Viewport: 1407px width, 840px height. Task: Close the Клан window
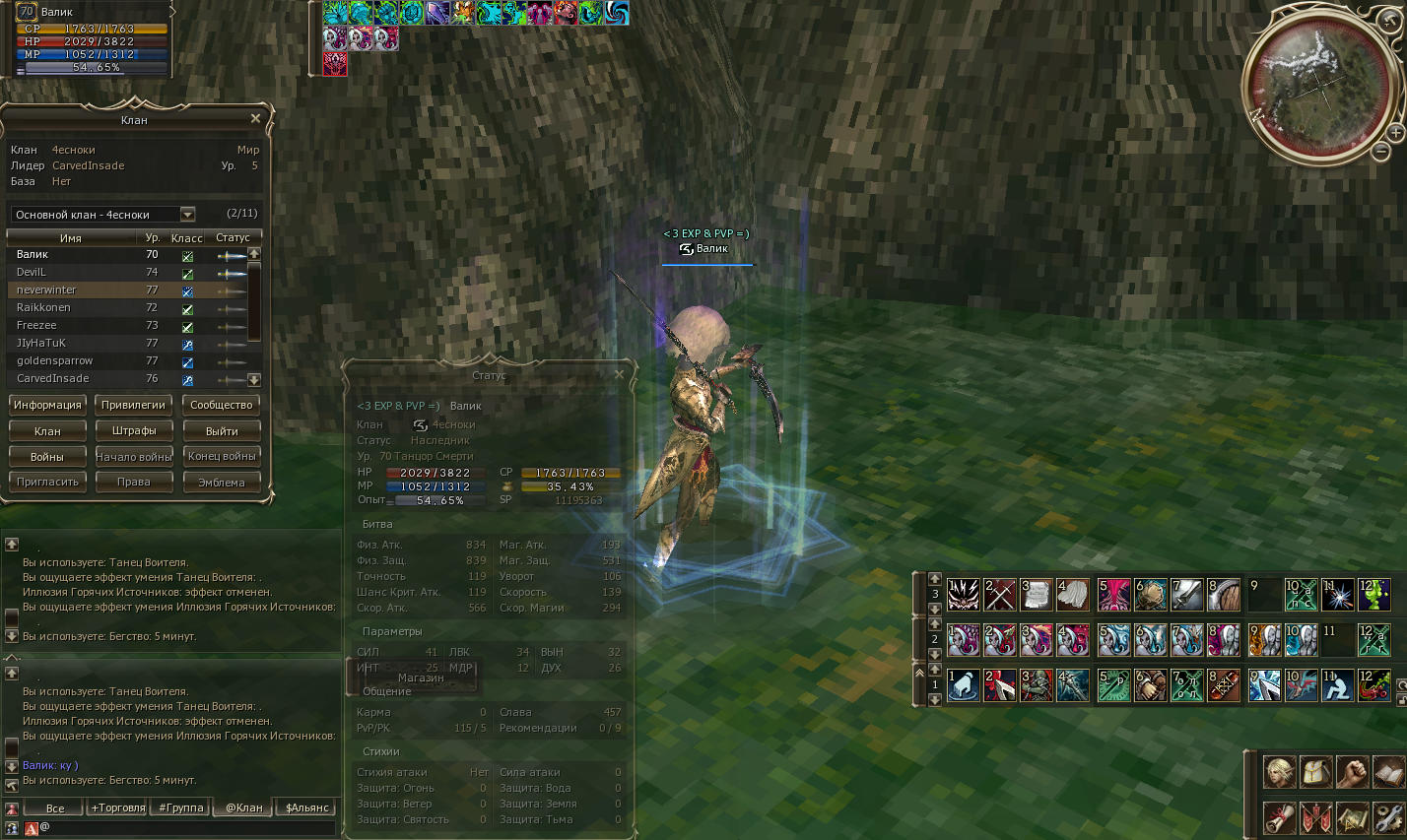[255, 119]
